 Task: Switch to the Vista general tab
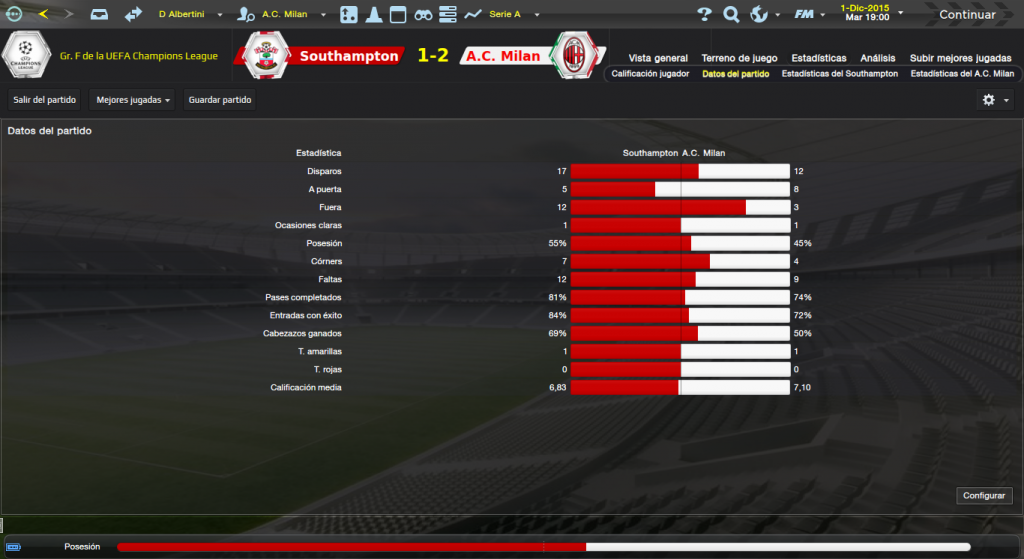[658, 58]
